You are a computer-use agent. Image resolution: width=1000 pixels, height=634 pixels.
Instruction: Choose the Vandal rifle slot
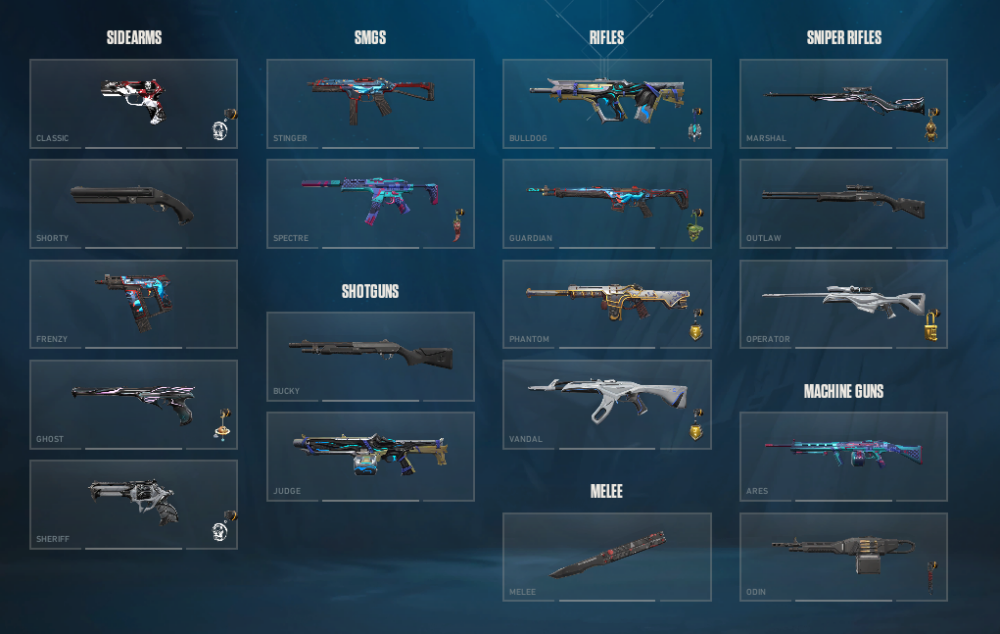606,404
